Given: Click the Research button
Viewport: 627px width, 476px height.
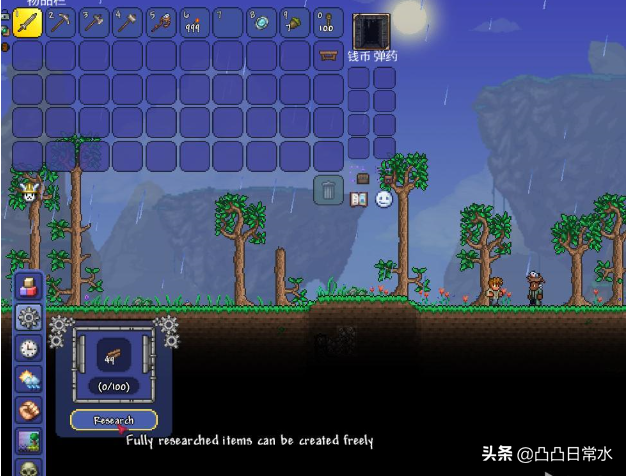Looking at the screenshot, I should coord(114,420).
